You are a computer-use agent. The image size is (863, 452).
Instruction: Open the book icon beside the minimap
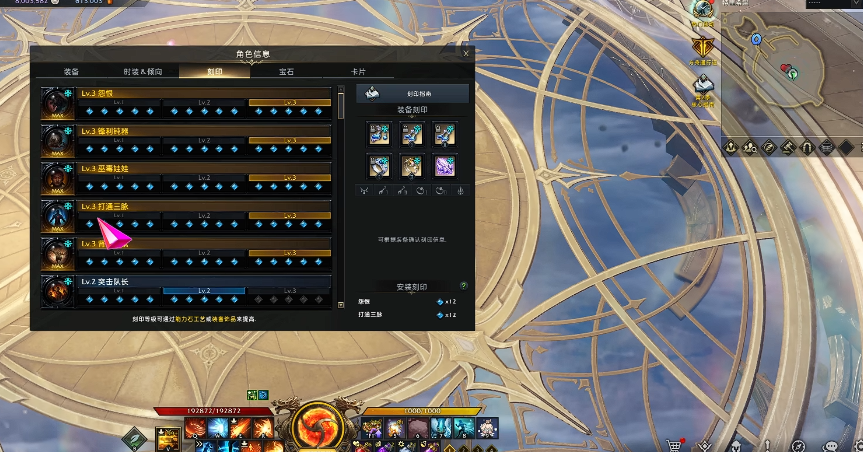(x=704, y=85)
